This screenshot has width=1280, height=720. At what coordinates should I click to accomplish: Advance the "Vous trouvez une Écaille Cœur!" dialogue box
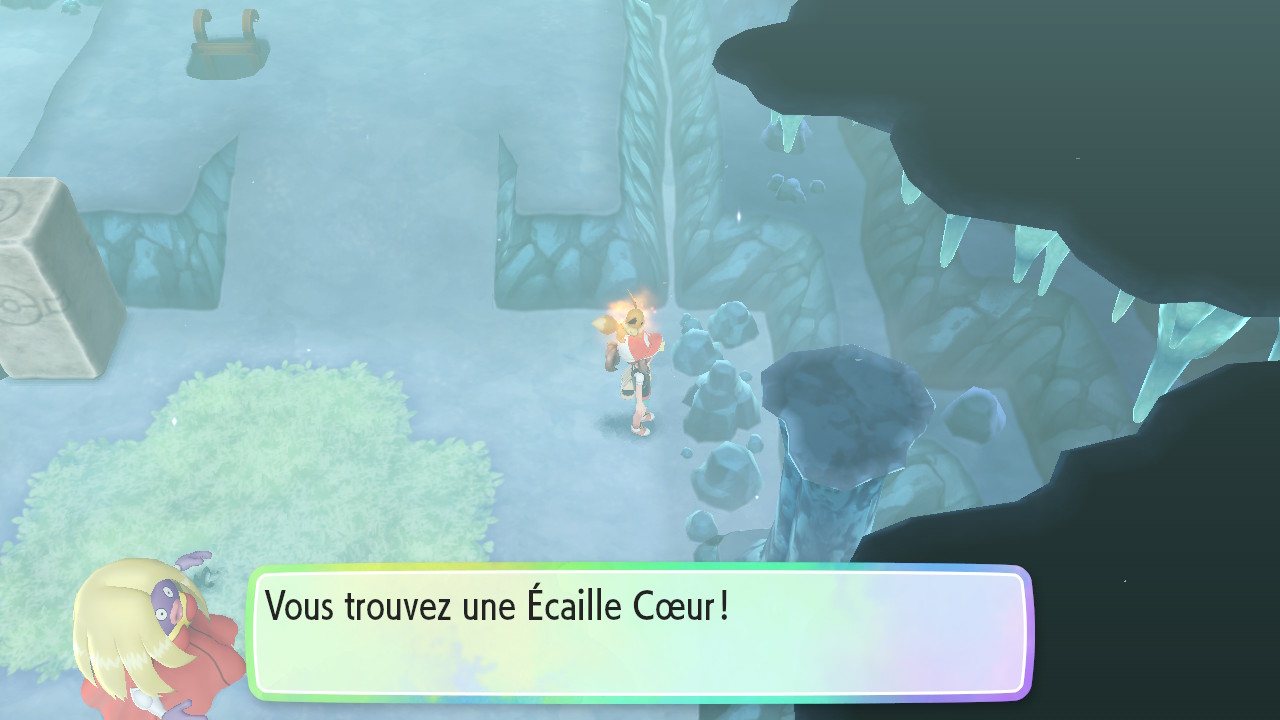click(640, 632)
